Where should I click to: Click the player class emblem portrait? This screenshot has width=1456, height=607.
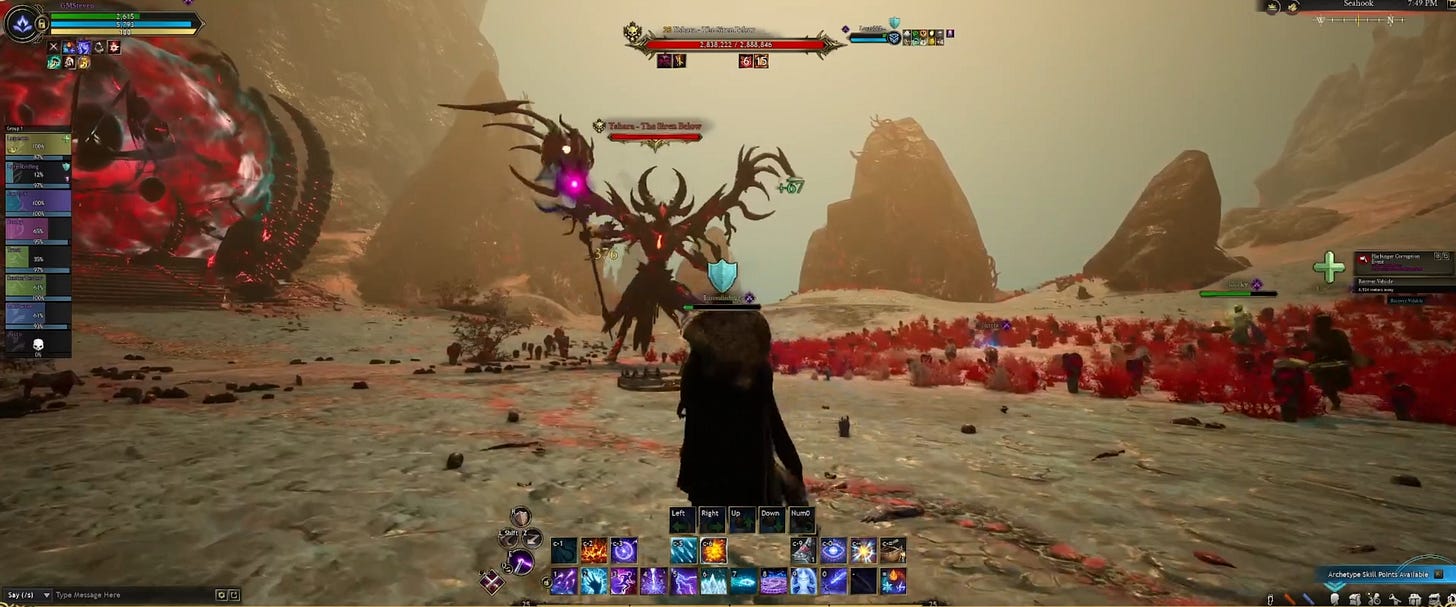coord(21,22)
